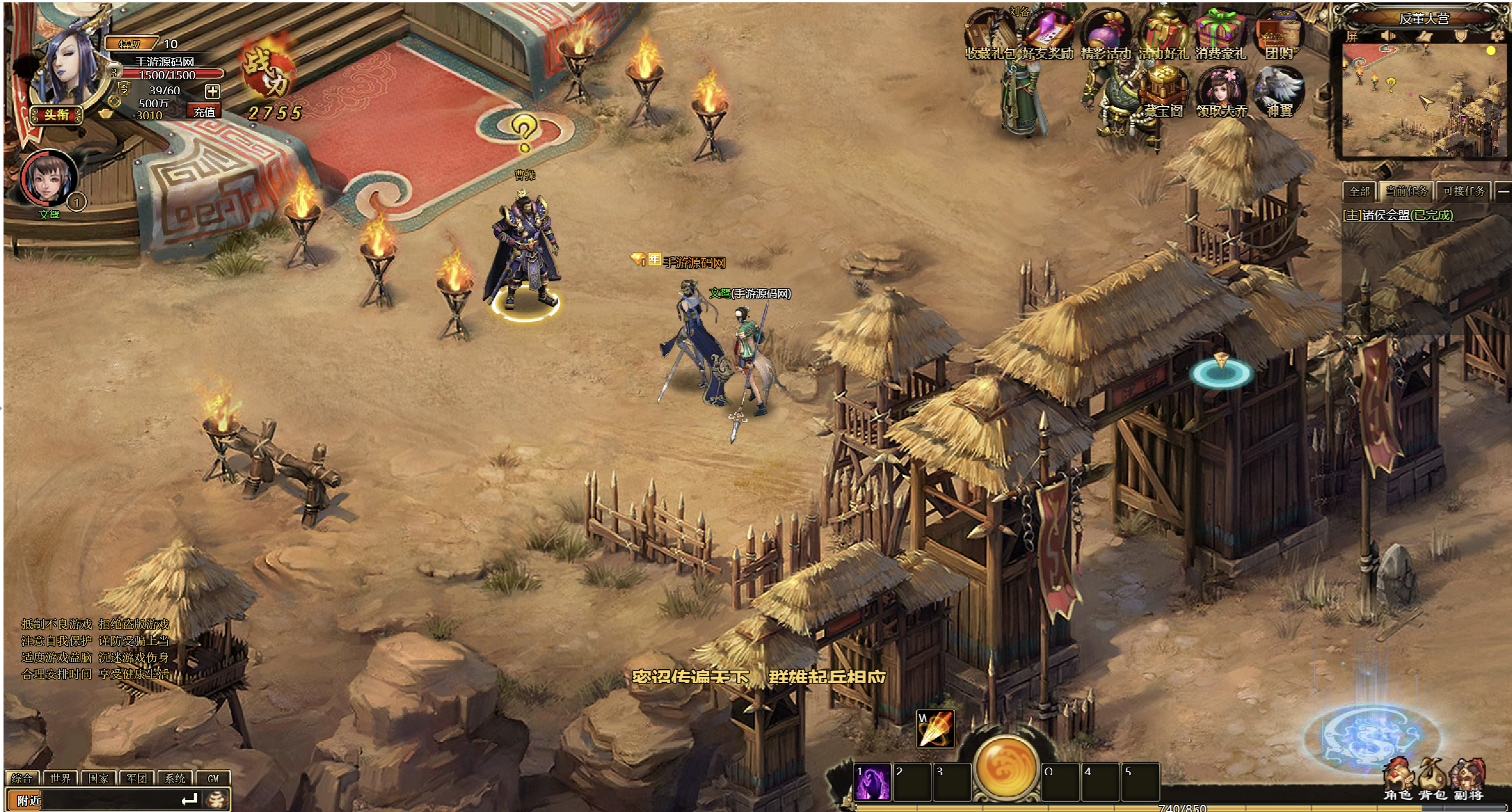Select the 诸侯会盟 completed main quest

(x=1397, y=216)
